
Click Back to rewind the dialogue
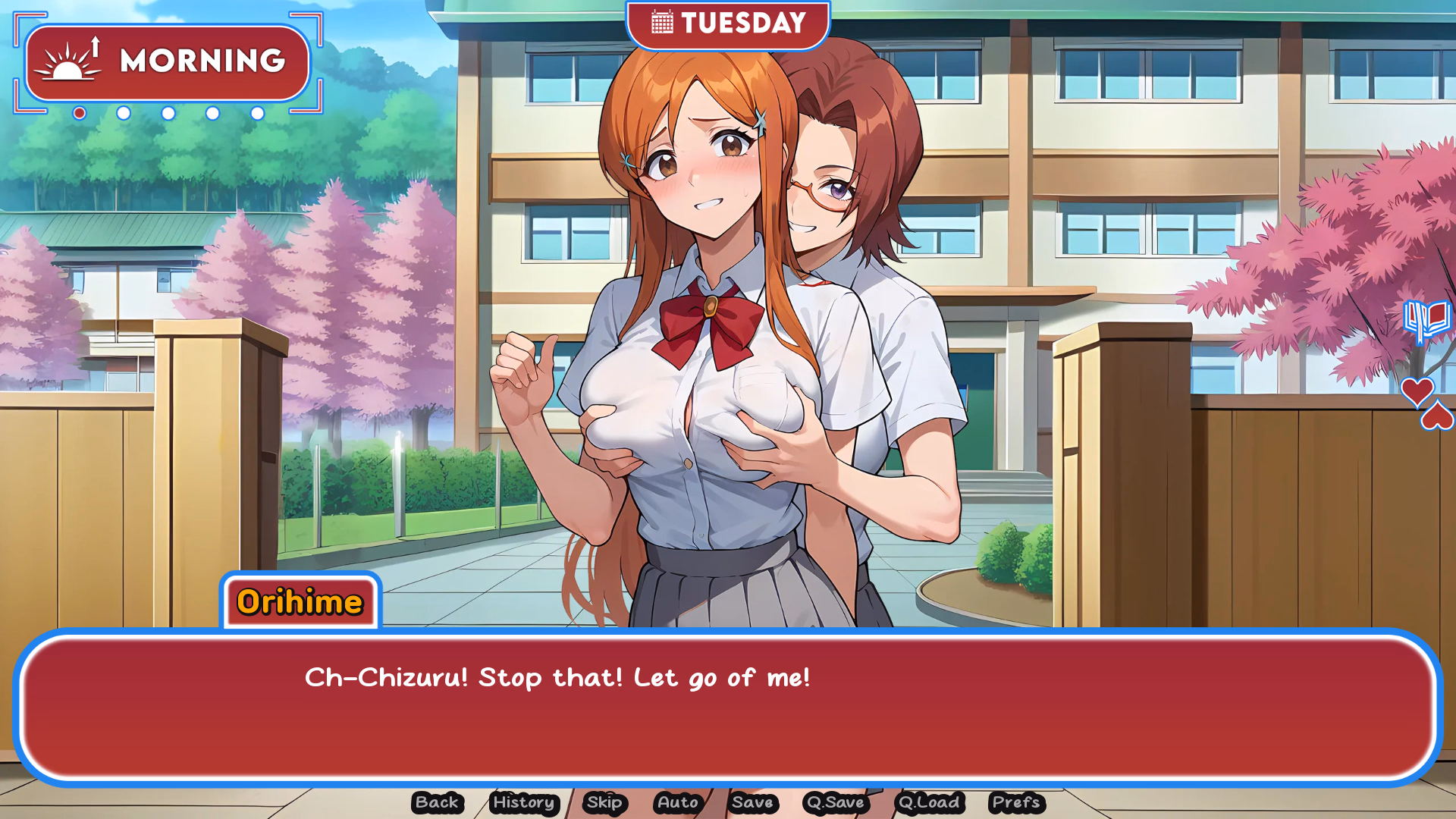pyautogui.click(x=437, y=803)
